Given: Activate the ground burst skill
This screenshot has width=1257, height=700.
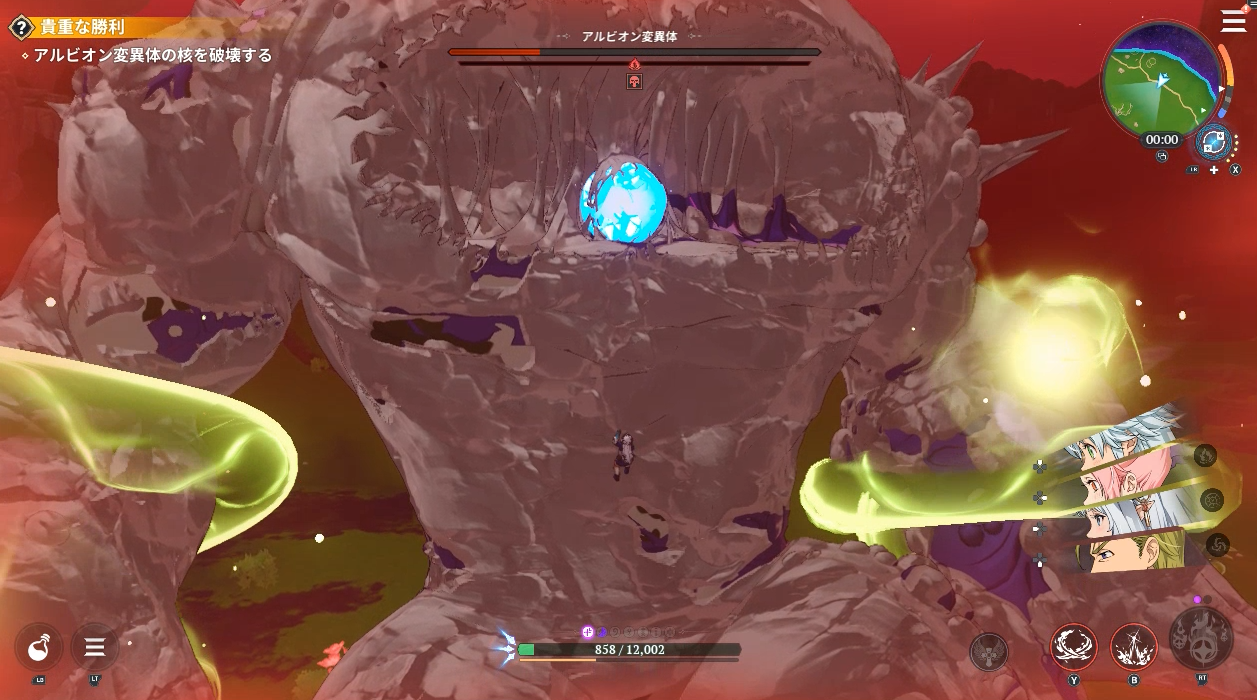Looking at the screenshot, I should 1133,648.
